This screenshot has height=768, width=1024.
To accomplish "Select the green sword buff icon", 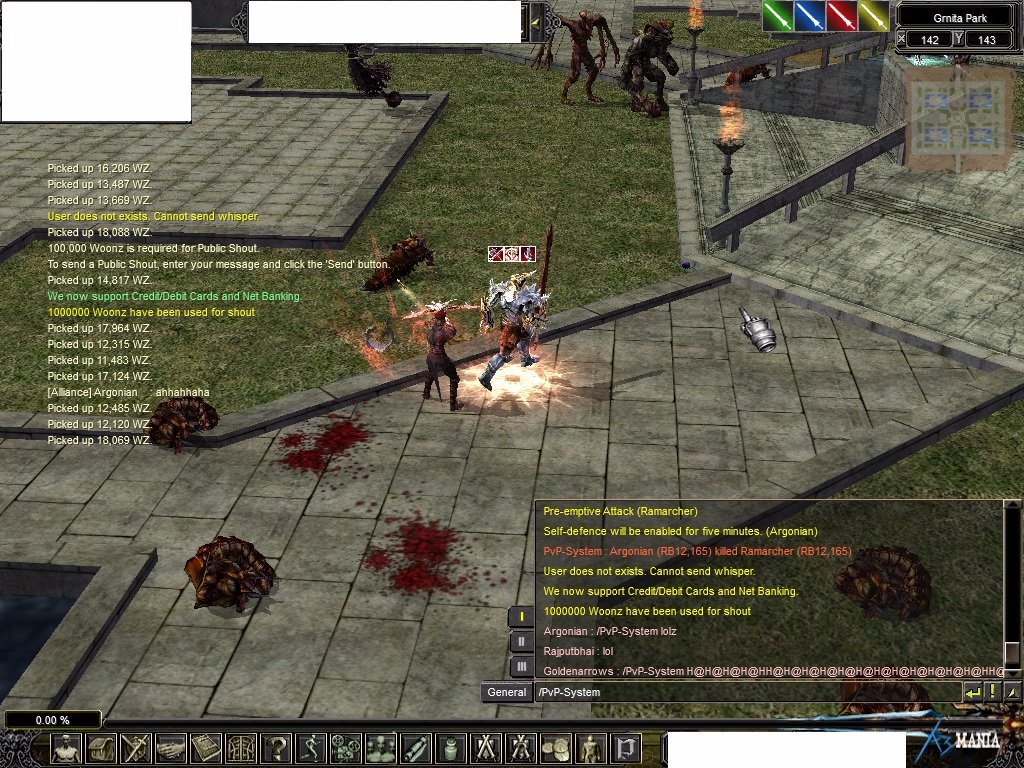I will [x=778, y=16].
